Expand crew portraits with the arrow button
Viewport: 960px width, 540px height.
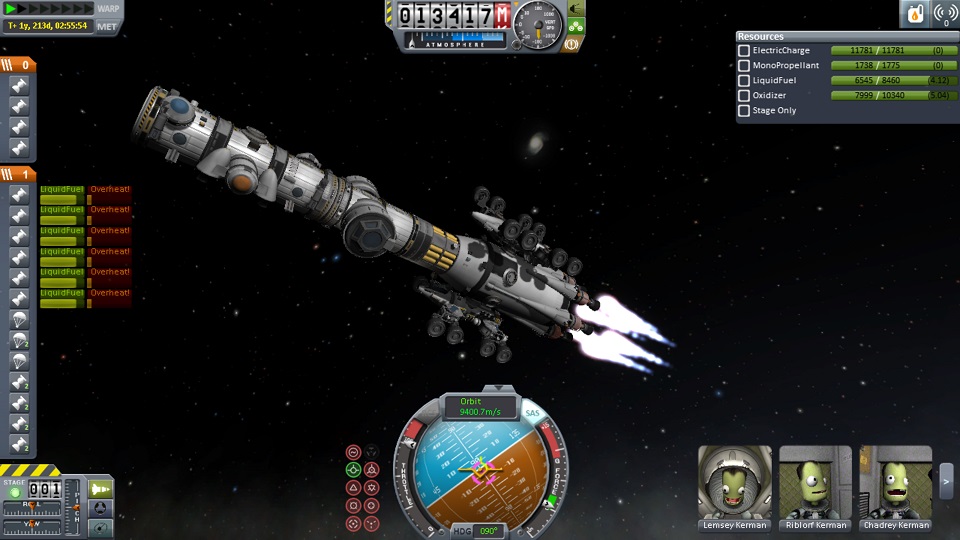[x=946, y=481]
